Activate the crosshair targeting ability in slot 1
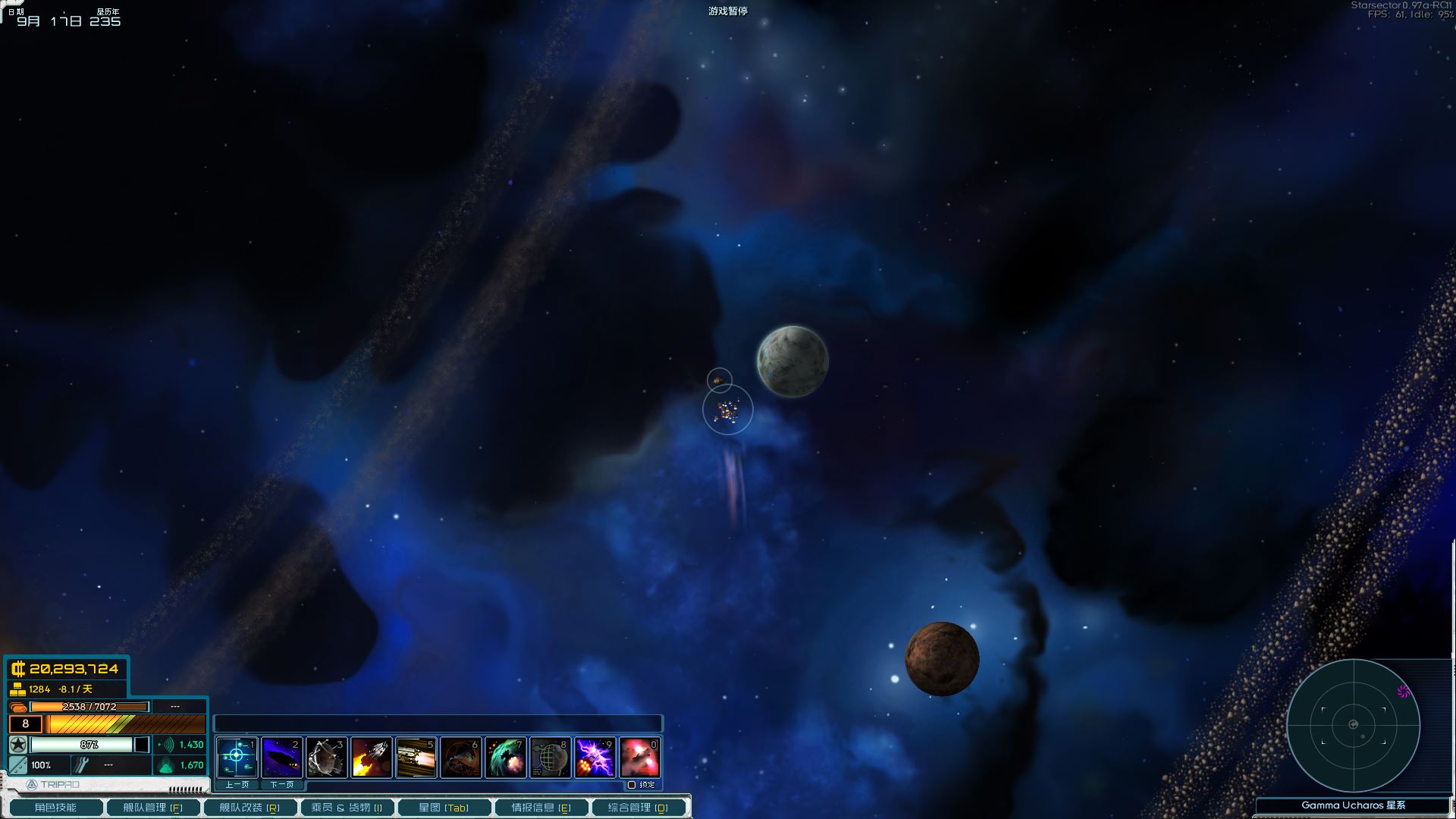 (237, 757)
